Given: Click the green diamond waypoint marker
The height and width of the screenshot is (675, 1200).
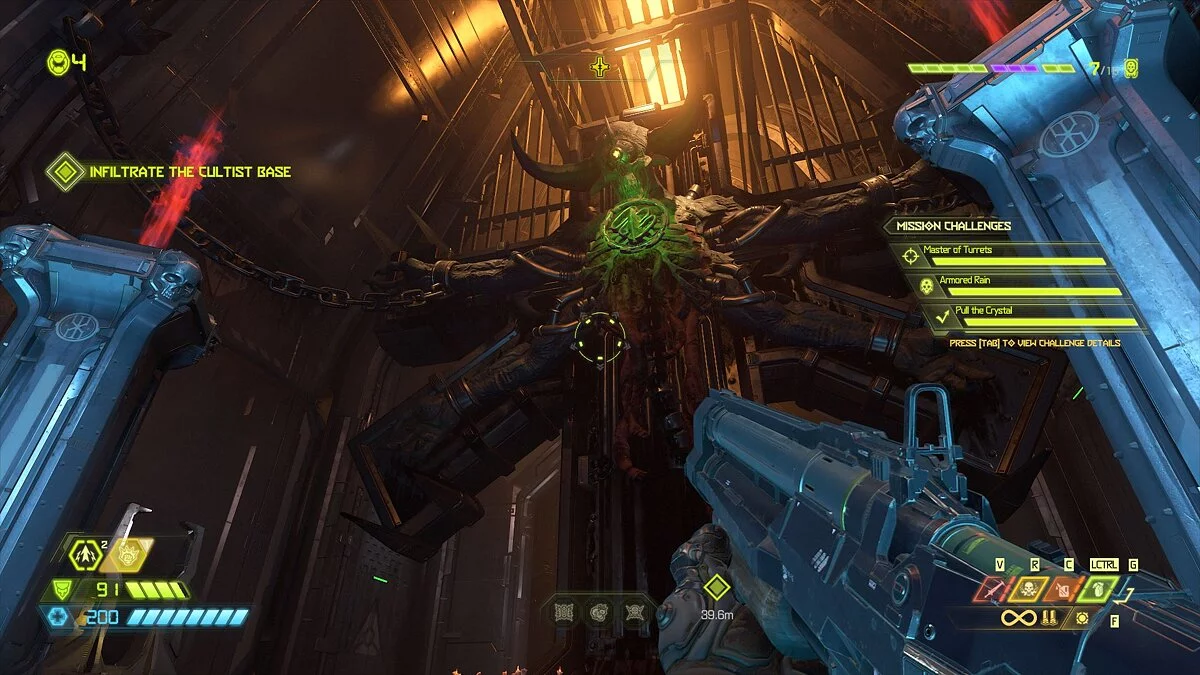Looking at the screenshot, I should tap(715, 587).
